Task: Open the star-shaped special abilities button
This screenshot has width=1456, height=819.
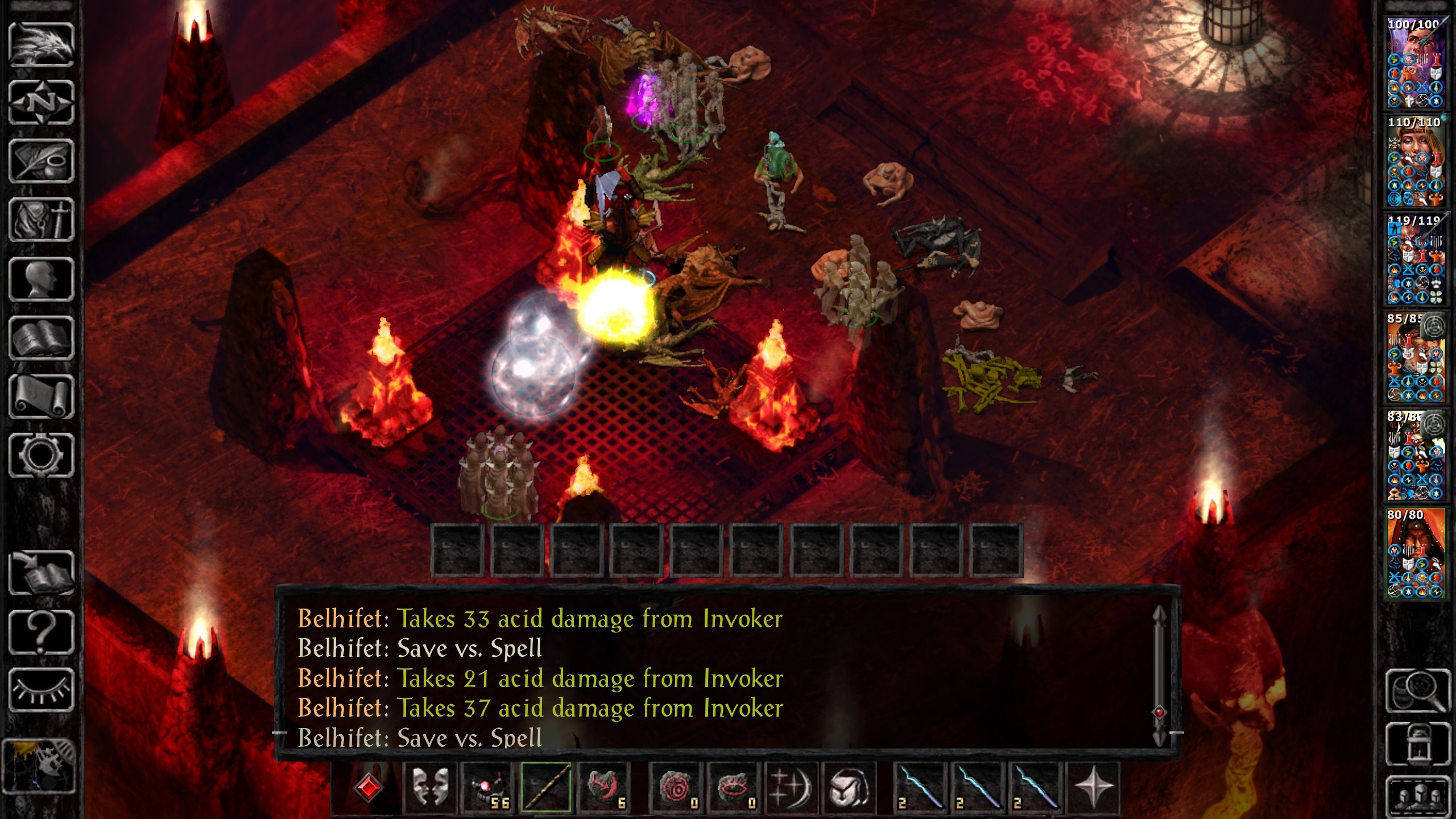Action: (x=1093, y=788)
